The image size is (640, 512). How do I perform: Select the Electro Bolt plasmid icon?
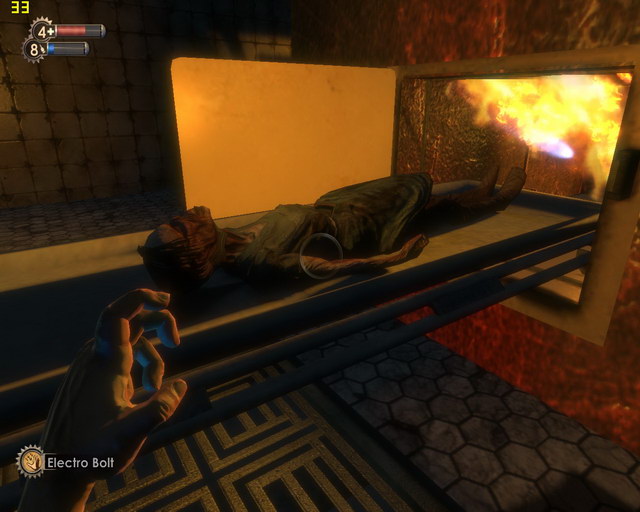point(31,462)
